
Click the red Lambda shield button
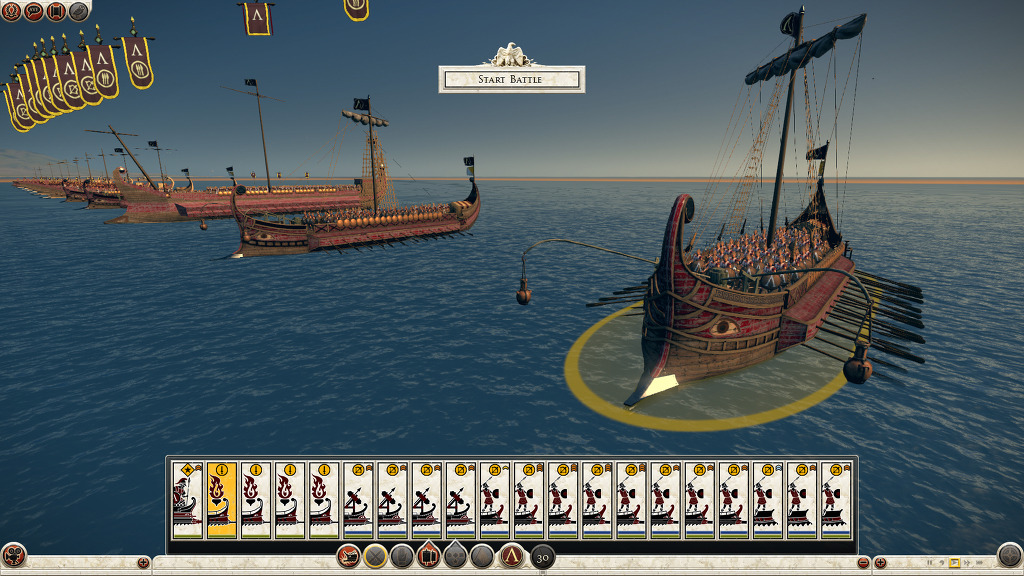tap(511, 556)
